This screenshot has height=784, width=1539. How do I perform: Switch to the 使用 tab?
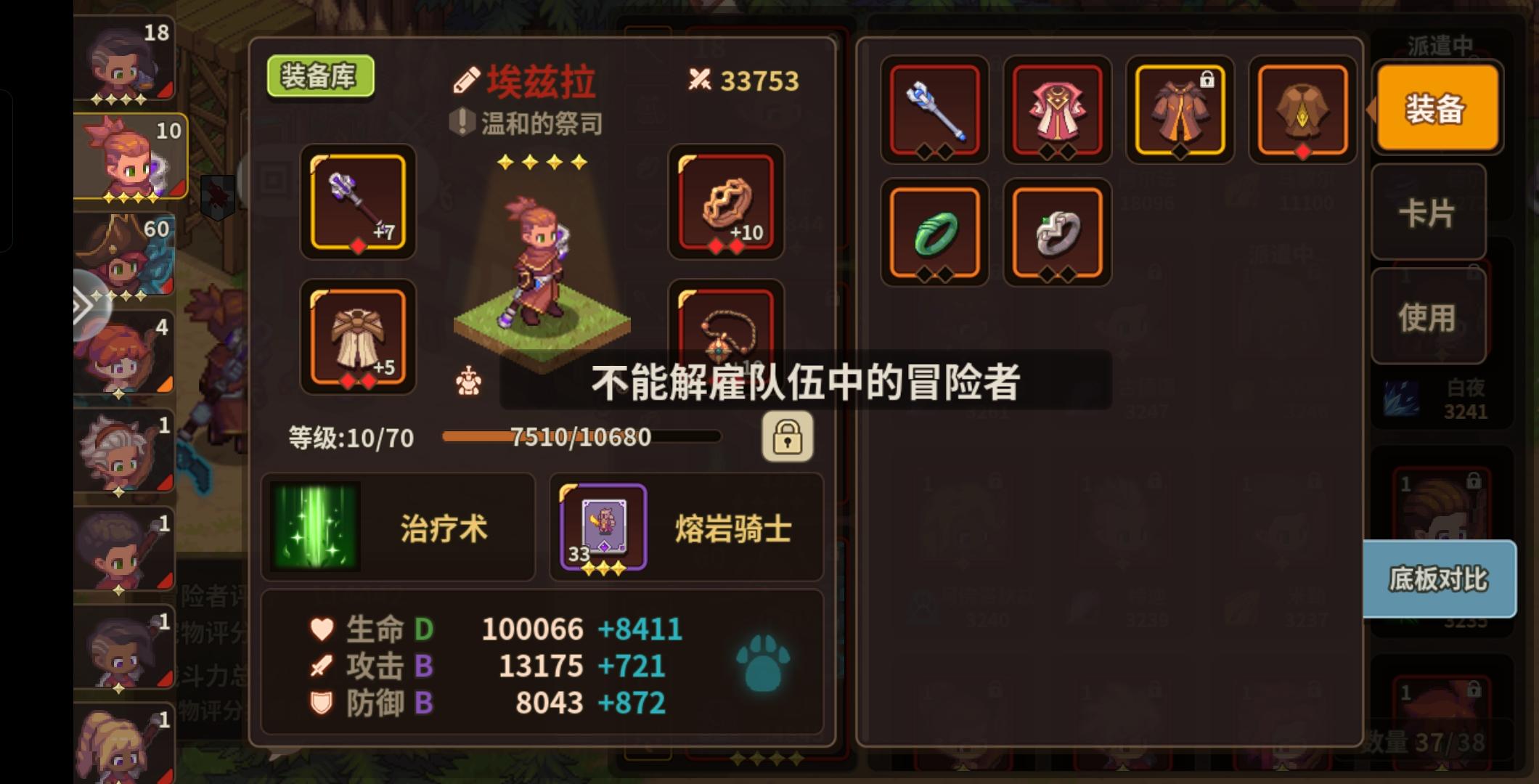pyautogui.click(x=1429, y=316)
